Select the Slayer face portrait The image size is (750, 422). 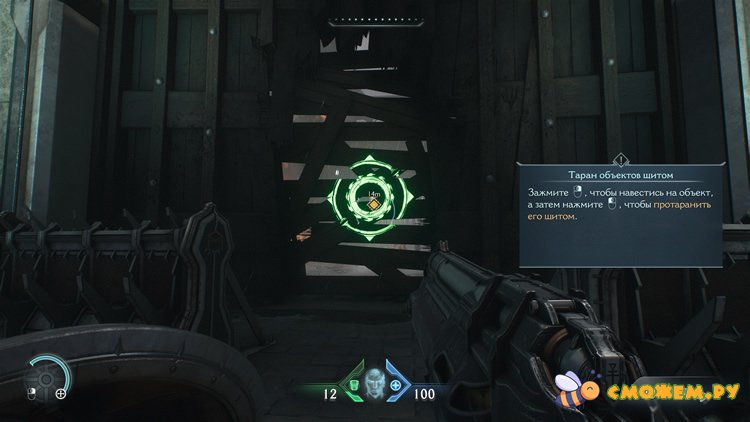pos(374,385)
